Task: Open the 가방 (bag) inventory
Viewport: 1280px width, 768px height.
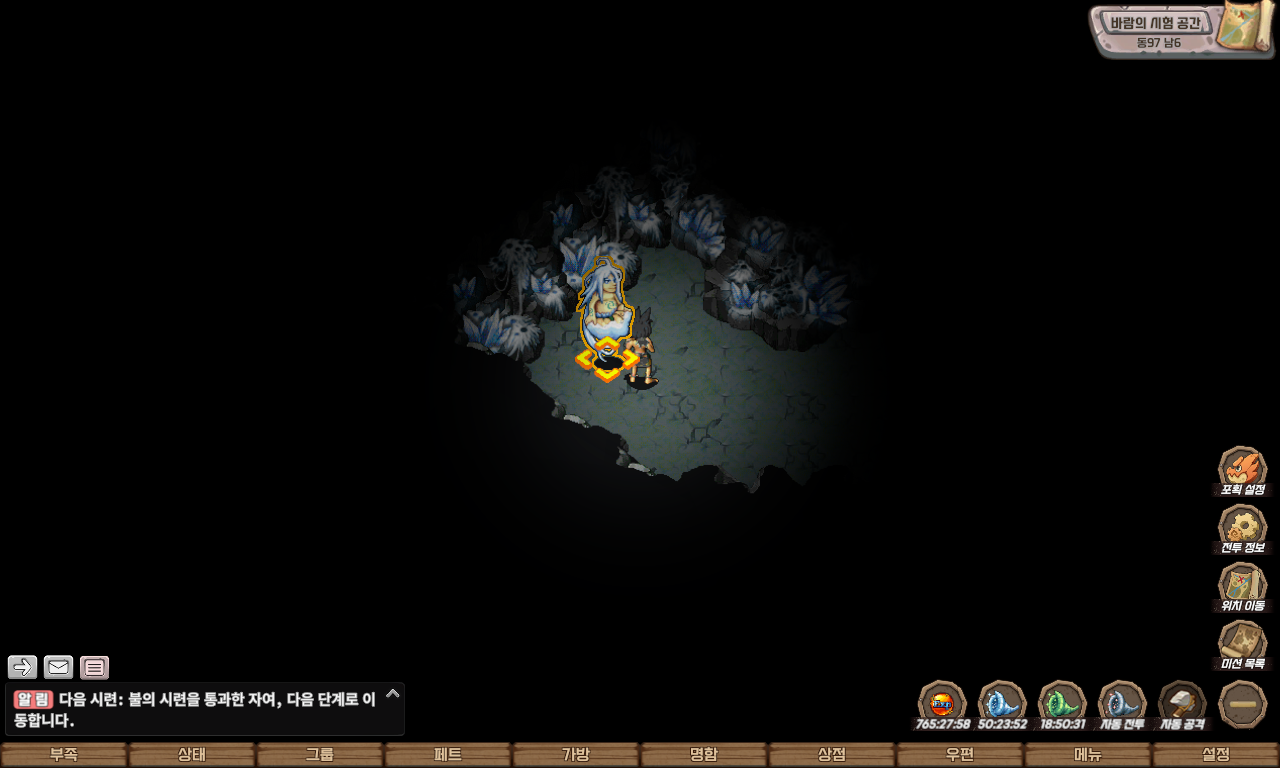Action: click(576, 755)
